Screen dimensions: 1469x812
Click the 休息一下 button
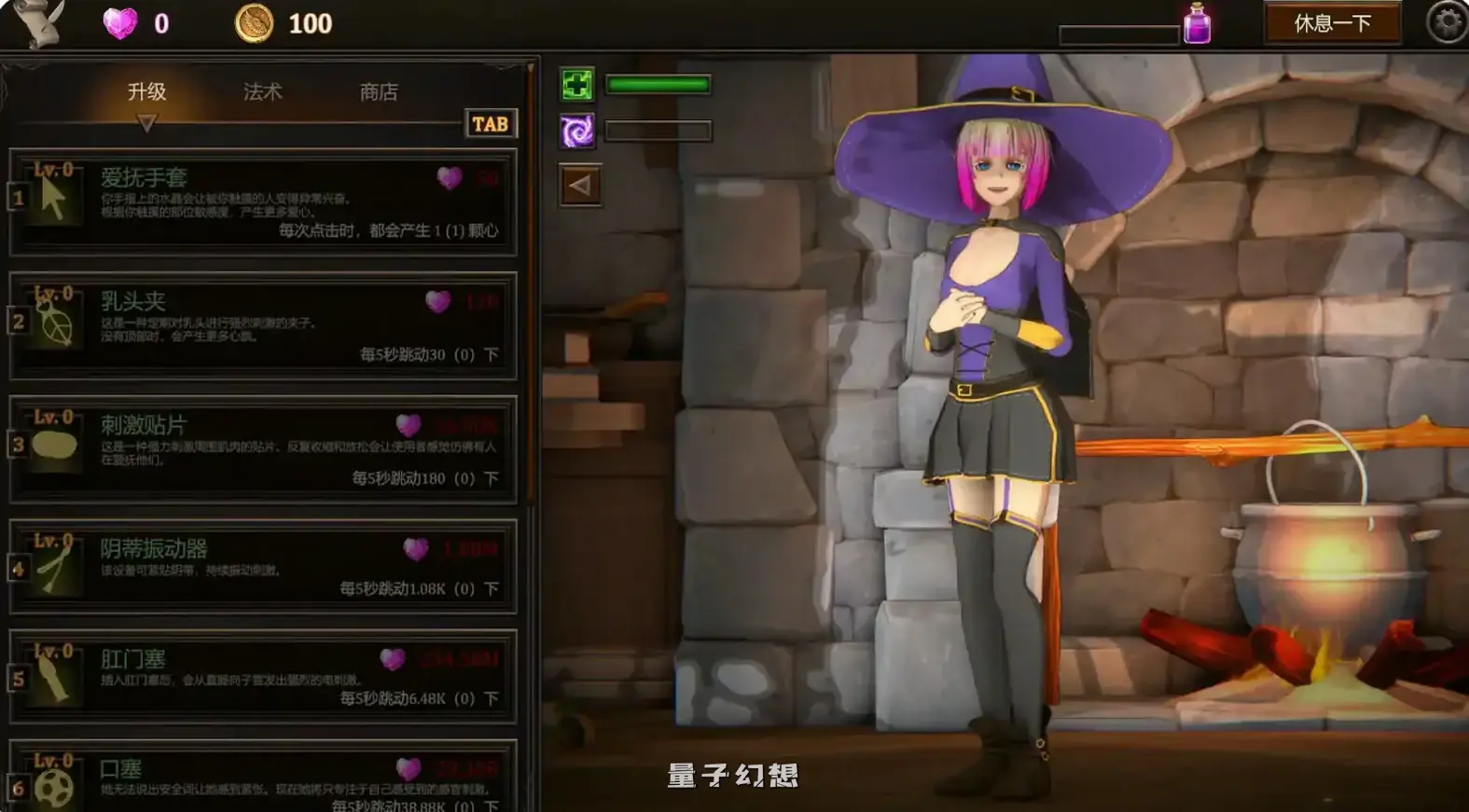tap(1334, 23)
